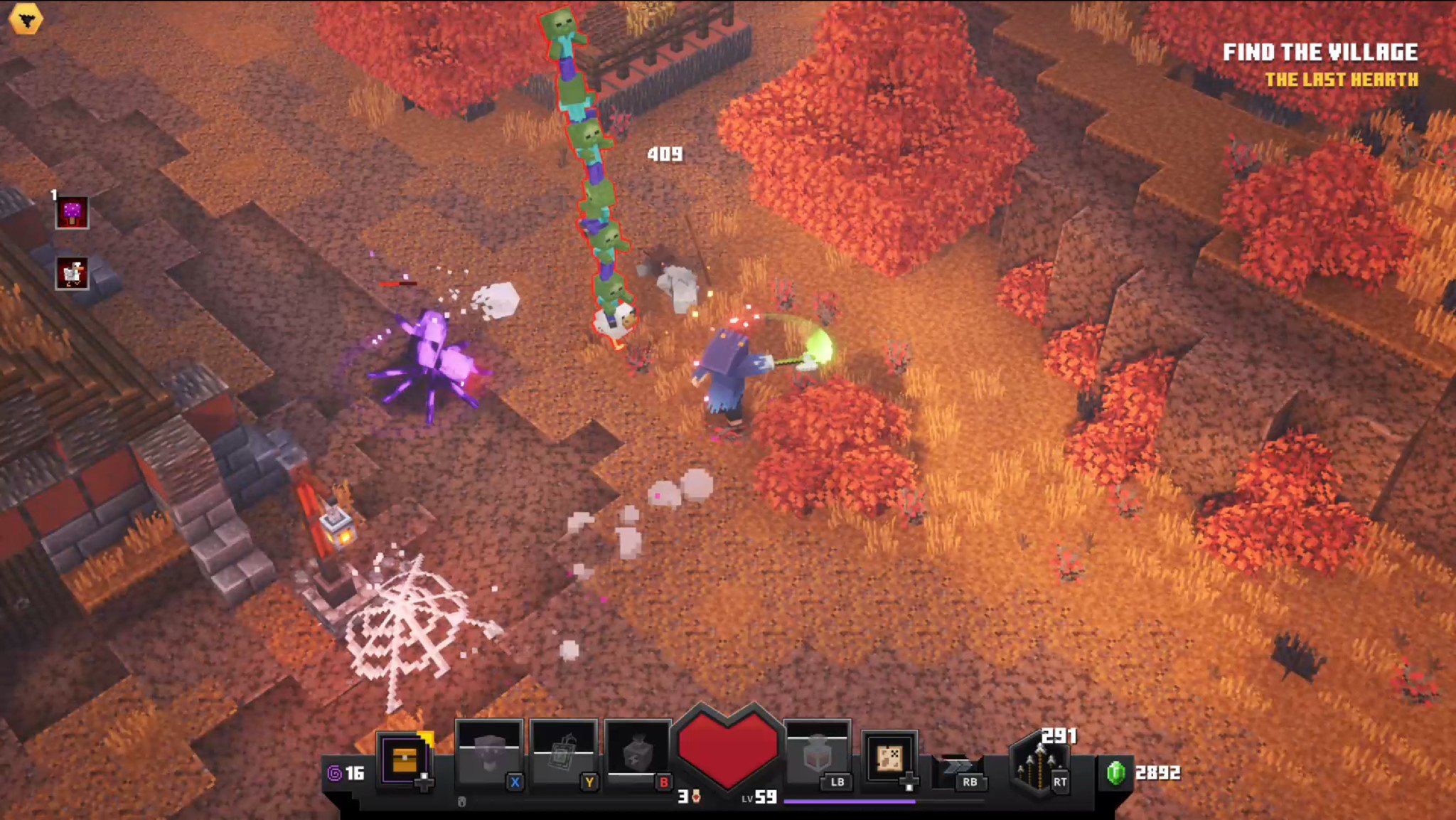Open the inventory chest icon

(x=404, y=759)
